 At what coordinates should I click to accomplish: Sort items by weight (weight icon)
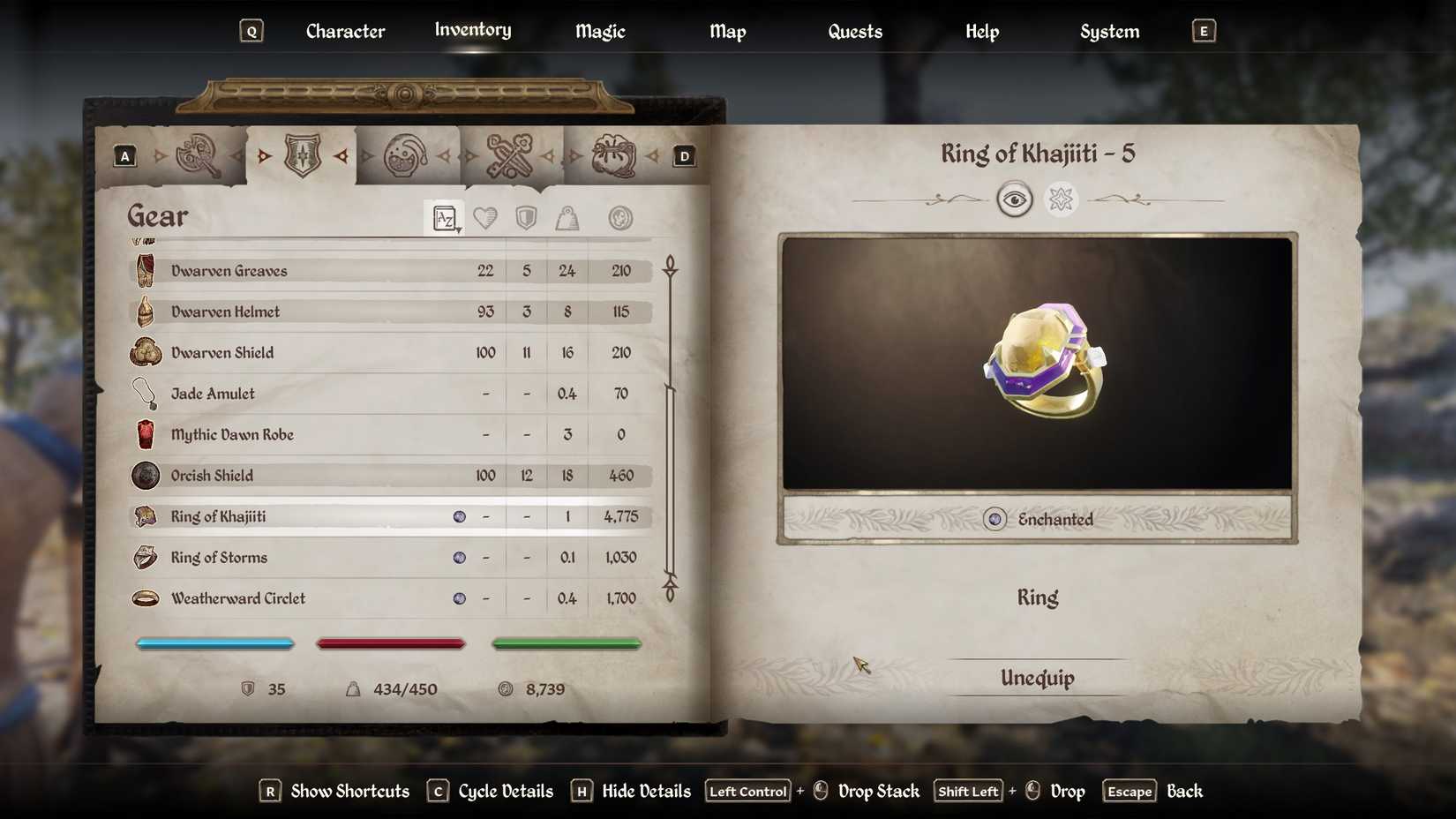[567, 218]
